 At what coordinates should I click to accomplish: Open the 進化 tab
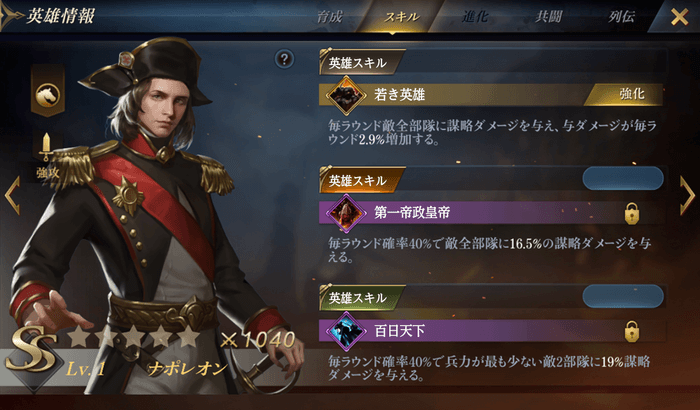click(476, 17)
